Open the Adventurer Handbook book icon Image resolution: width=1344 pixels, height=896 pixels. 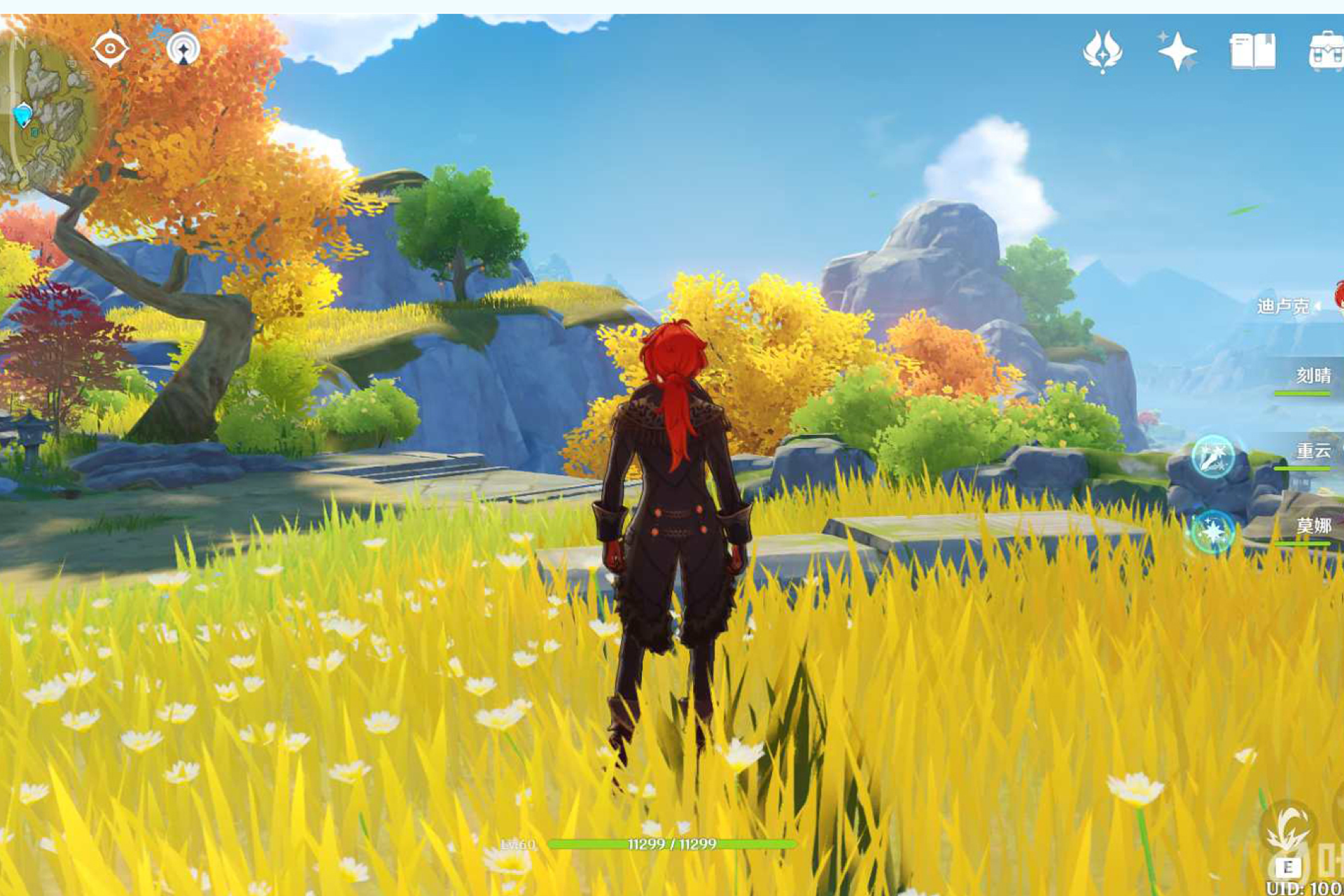tap(1252, 51)
